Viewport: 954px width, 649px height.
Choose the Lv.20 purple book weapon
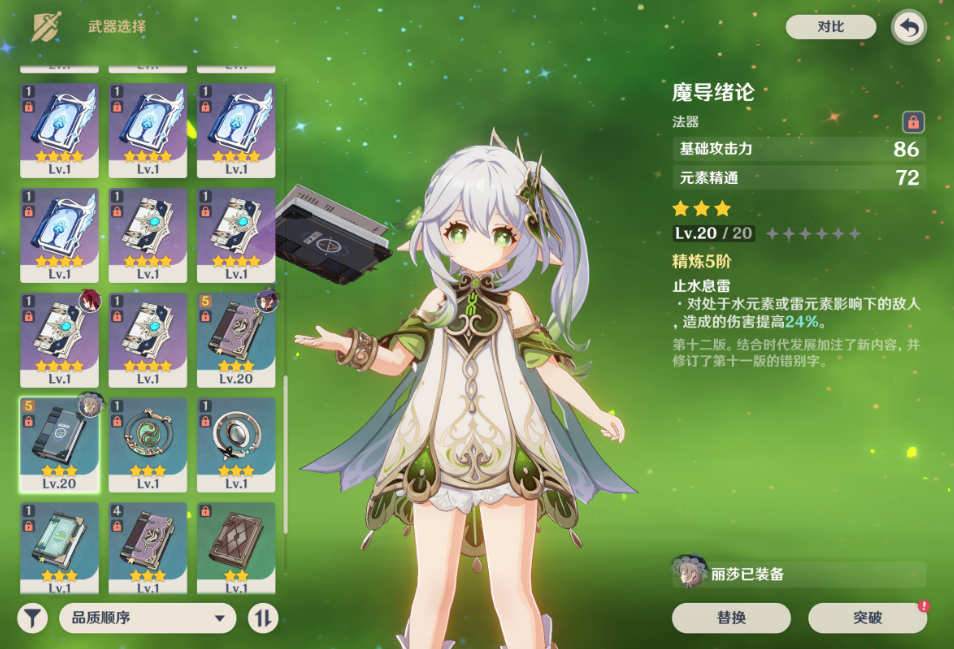[236, 338]
